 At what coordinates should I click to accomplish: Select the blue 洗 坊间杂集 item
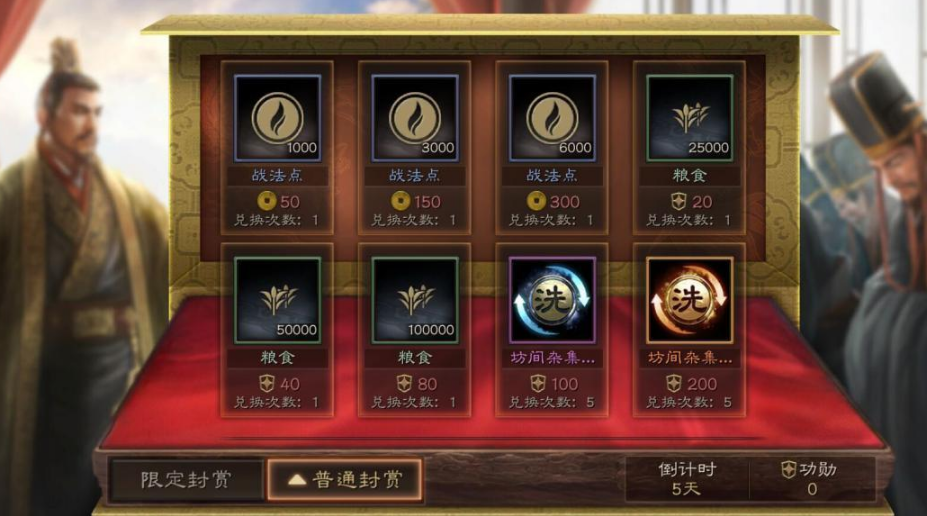552,300
